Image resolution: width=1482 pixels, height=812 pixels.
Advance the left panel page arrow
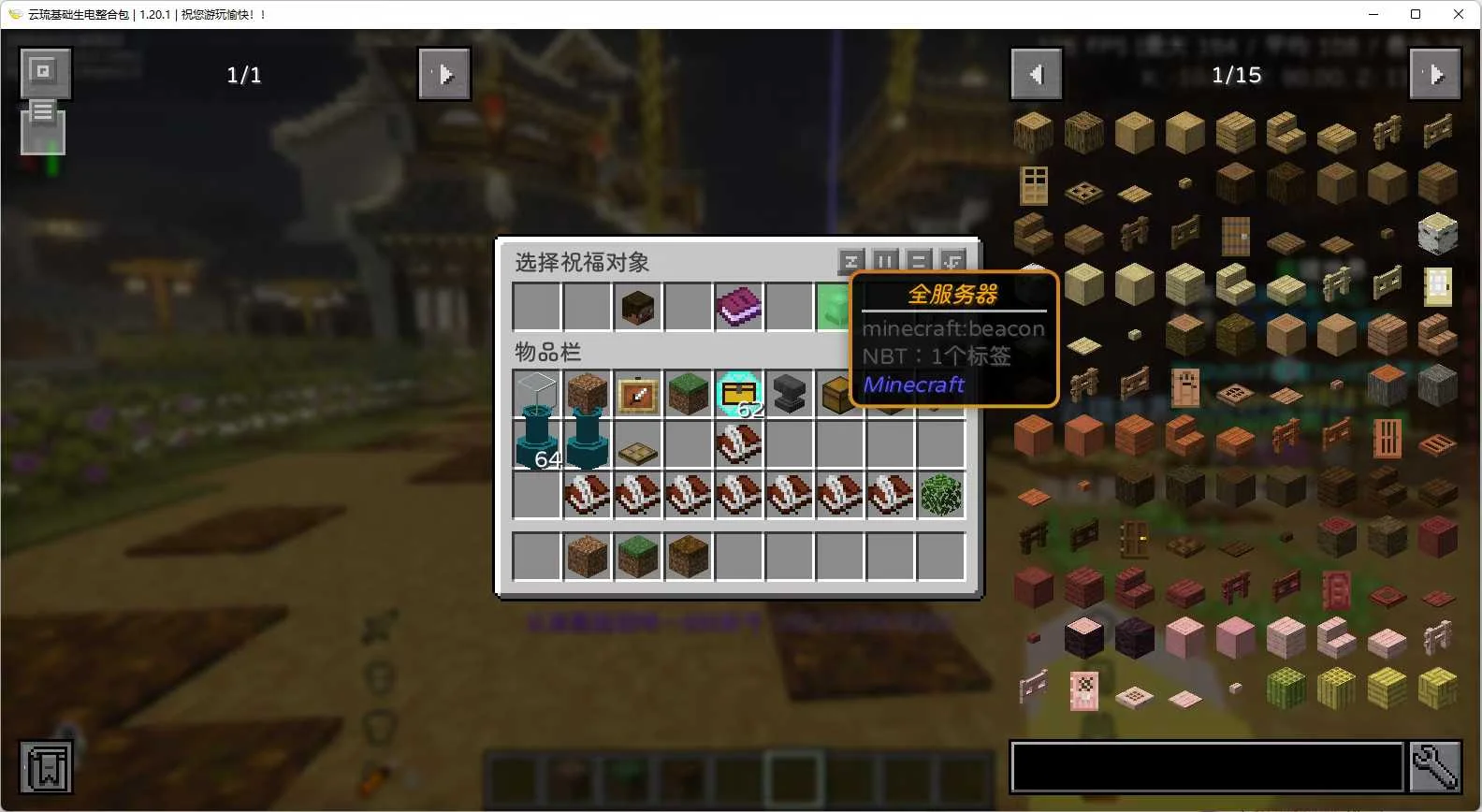pyautogui.click(x=444, y=74)
